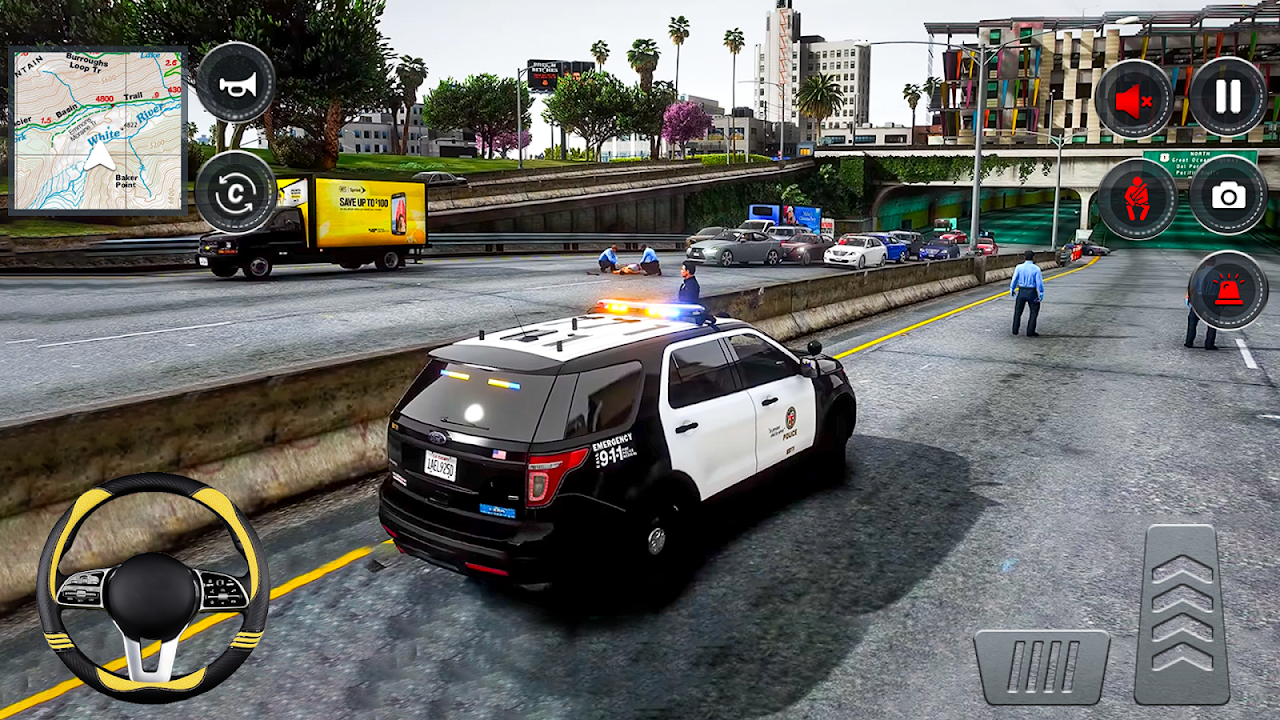Pause the game

(x=1228, y=96)
